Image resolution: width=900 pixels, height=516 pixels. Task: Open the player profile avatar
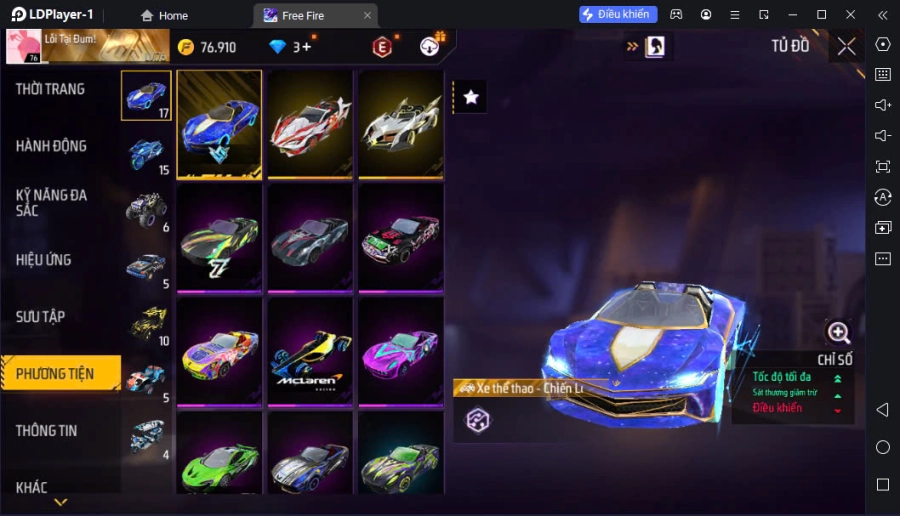tap(22, 46)
